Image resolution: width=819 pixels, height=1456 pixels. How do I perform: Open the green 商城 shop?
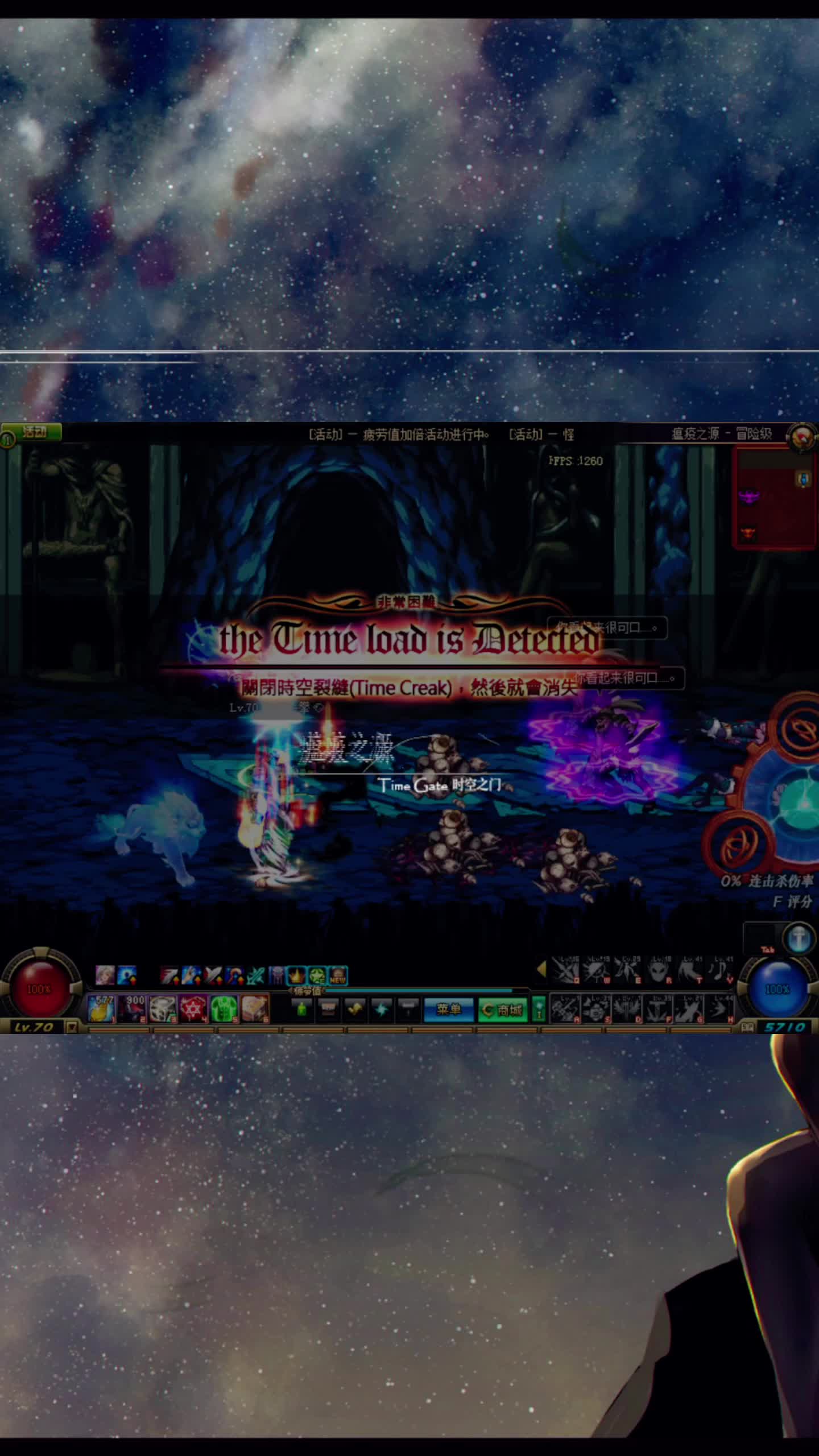(x=502, y=1010)
